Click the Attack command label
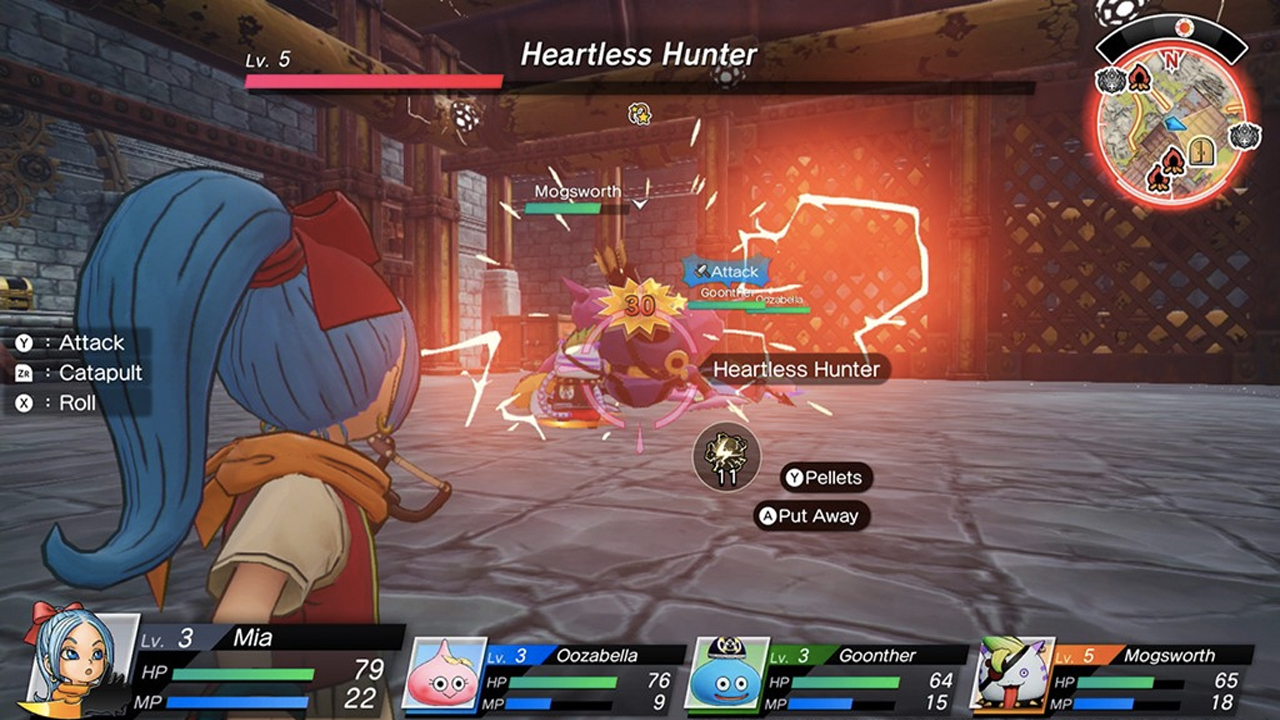 pyautogui.click(x=79, y=343)
